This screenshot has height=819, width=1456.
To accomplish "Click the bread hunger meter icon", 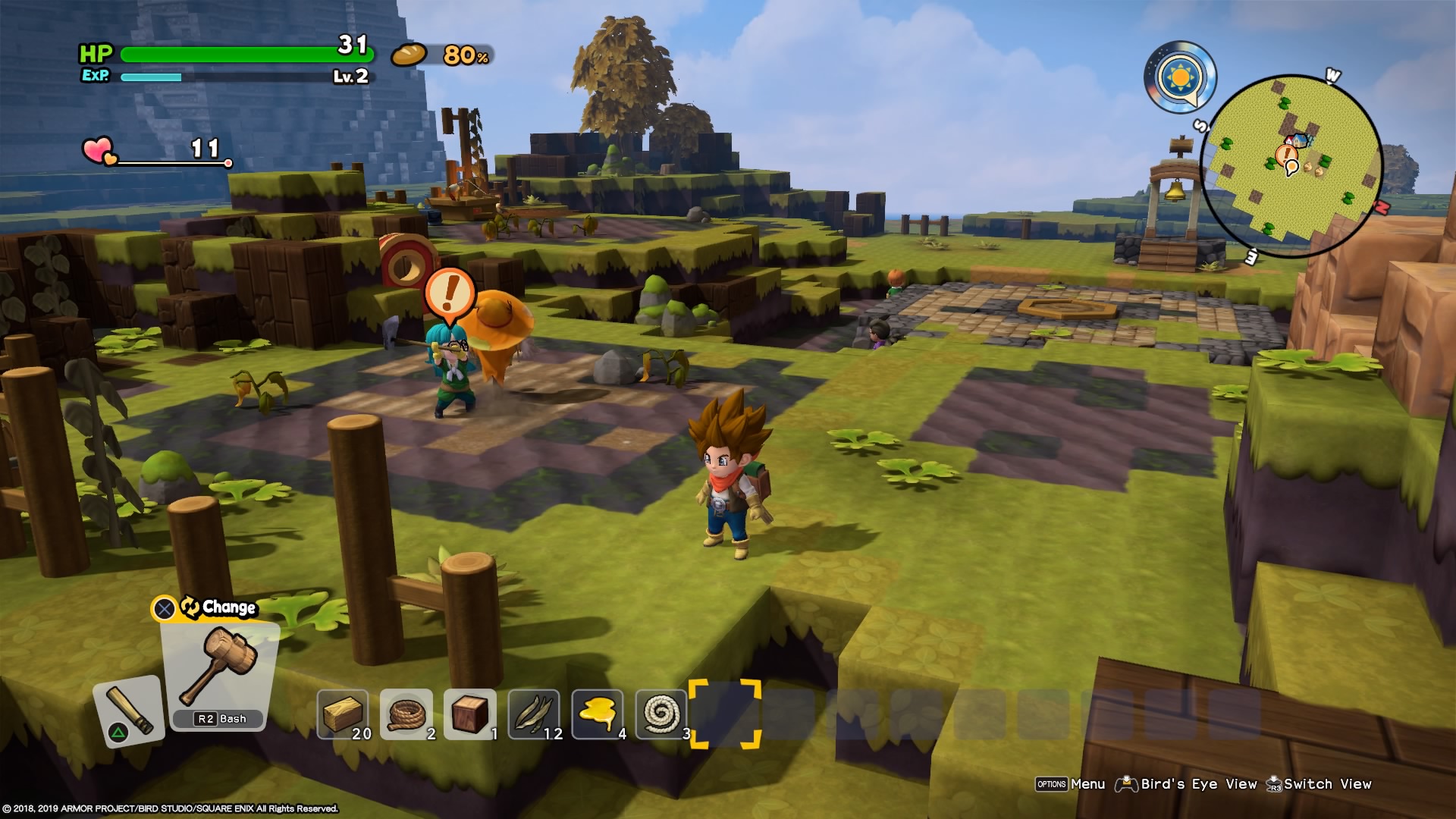I will pos(409,55).
